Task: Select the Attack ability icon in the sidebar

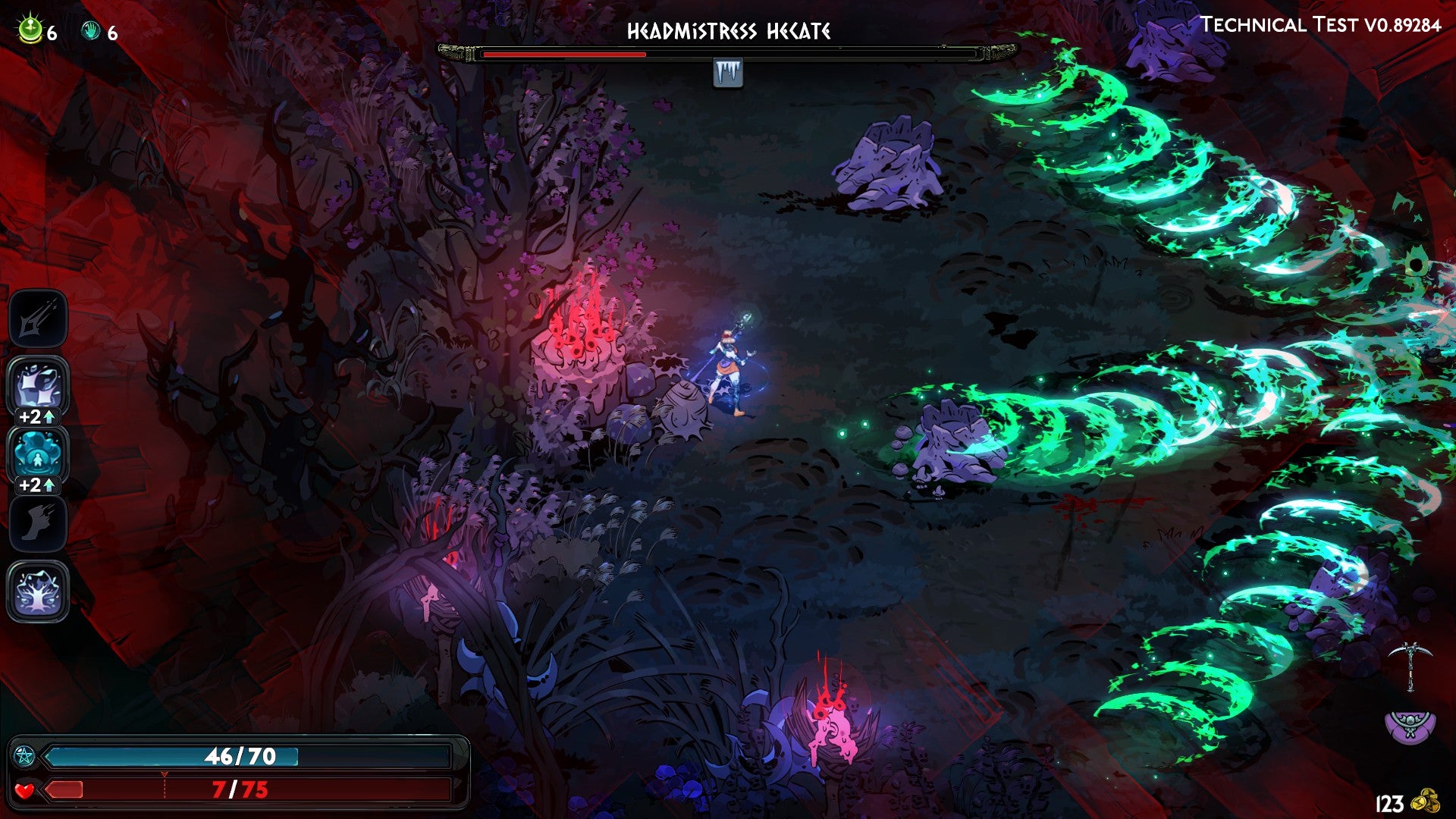Action: tap(36, 318)
